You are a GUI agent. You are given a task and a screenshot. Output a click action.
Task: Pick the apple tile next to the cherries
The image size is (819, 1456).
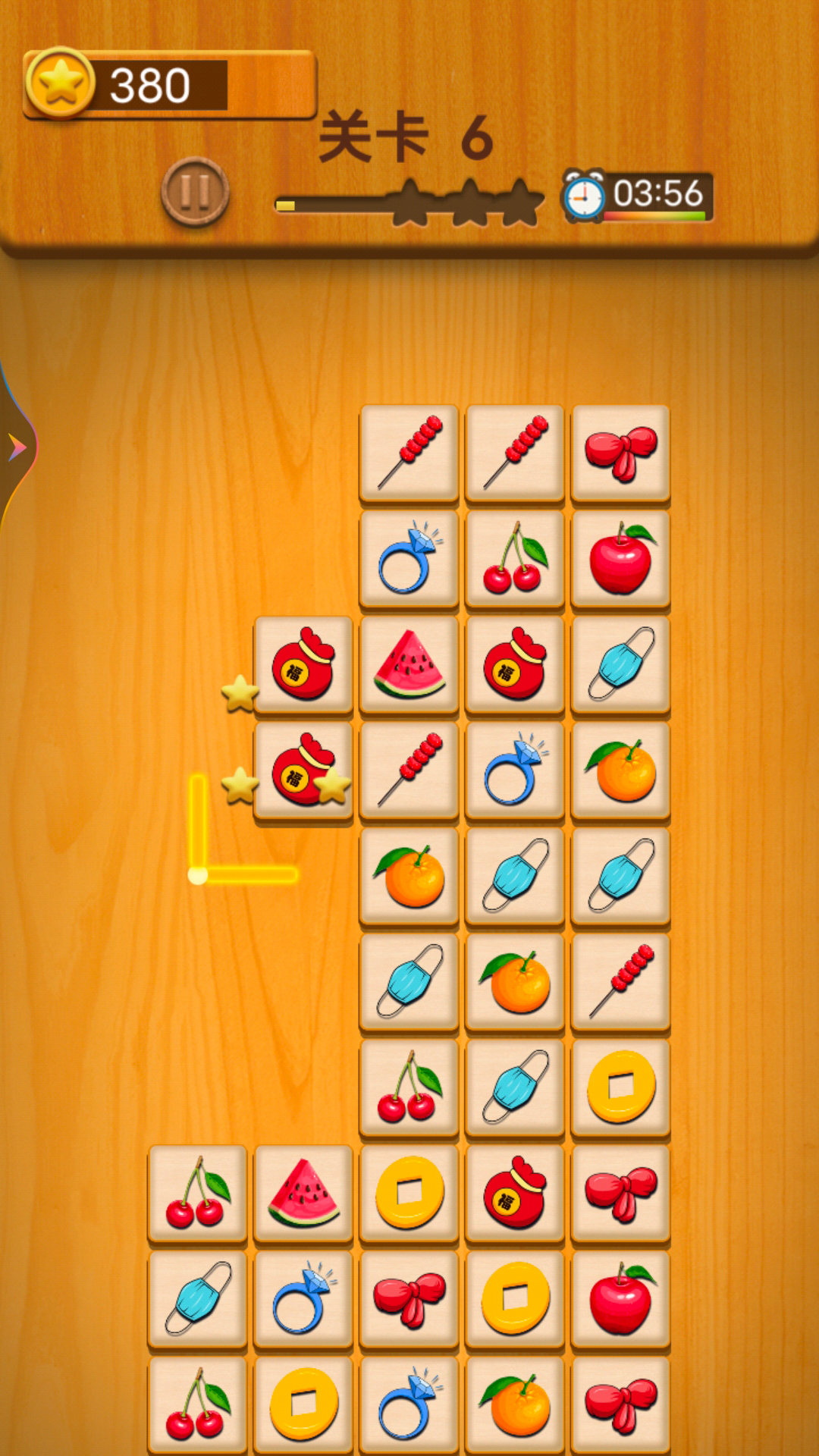coord(621,558)
